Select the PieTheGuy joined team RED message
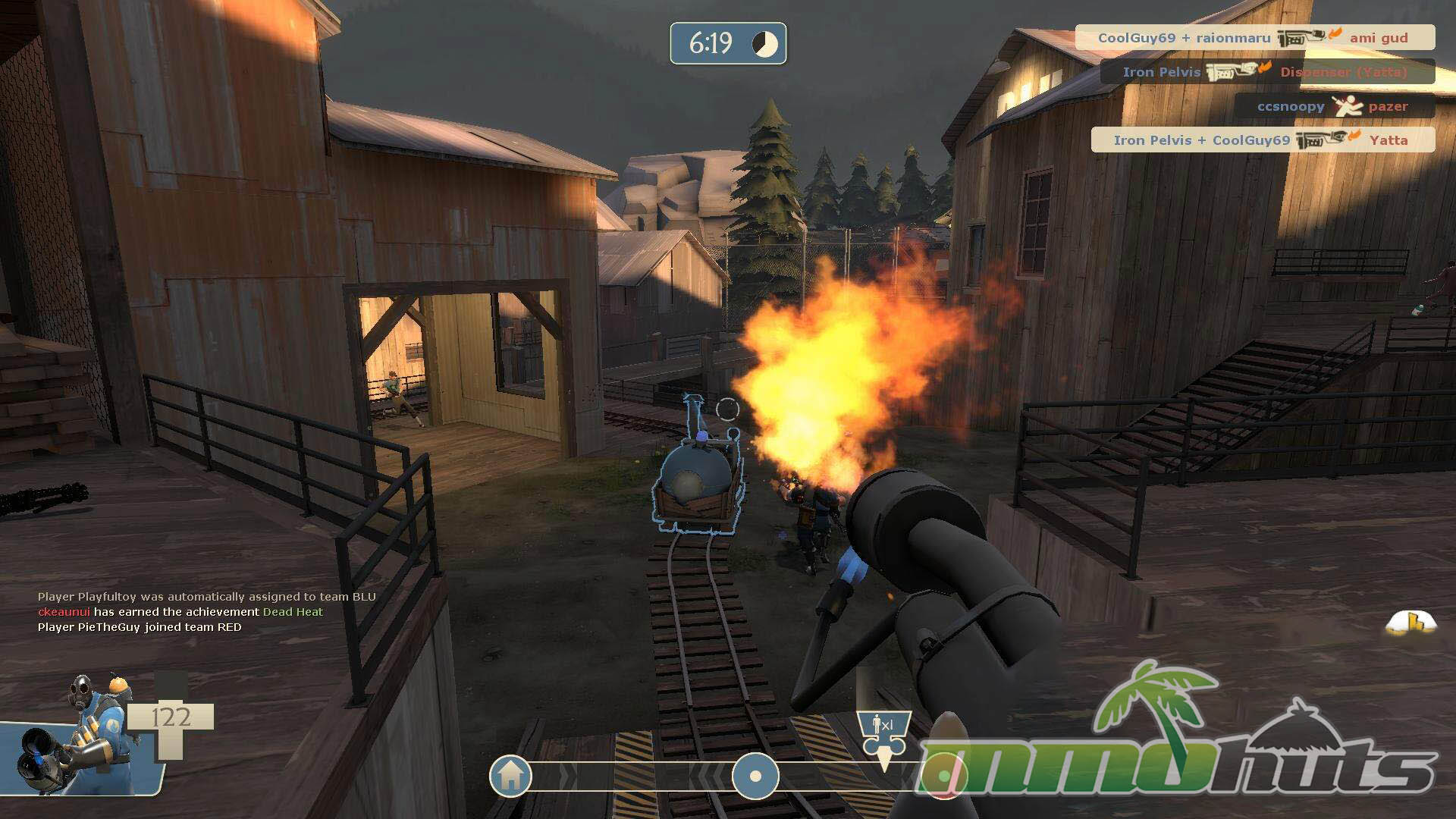The height and width of the screenshot is (819, 1456). point(140,627)
